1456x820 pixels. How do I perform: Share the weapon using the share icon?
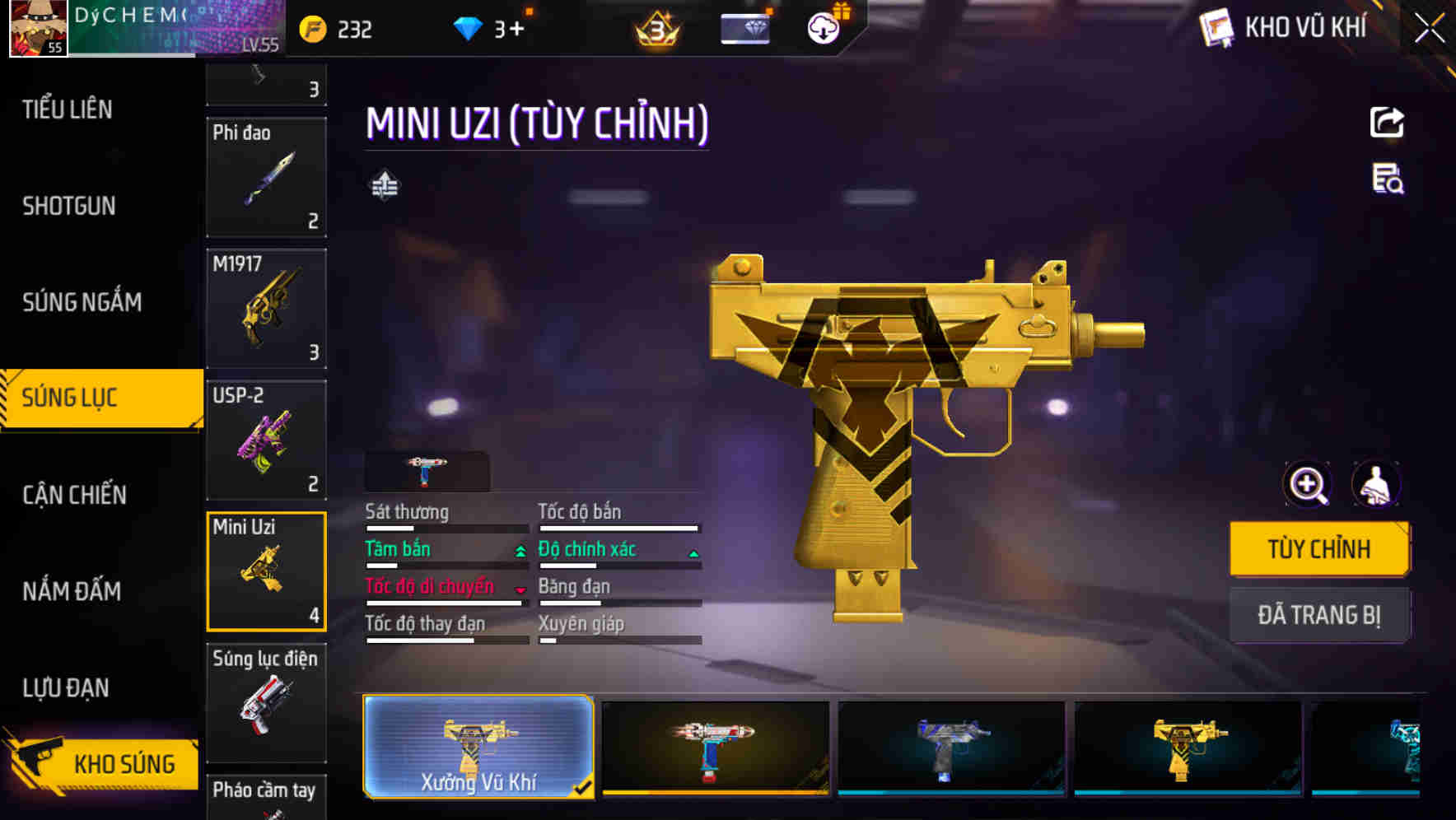(1387, 123)
